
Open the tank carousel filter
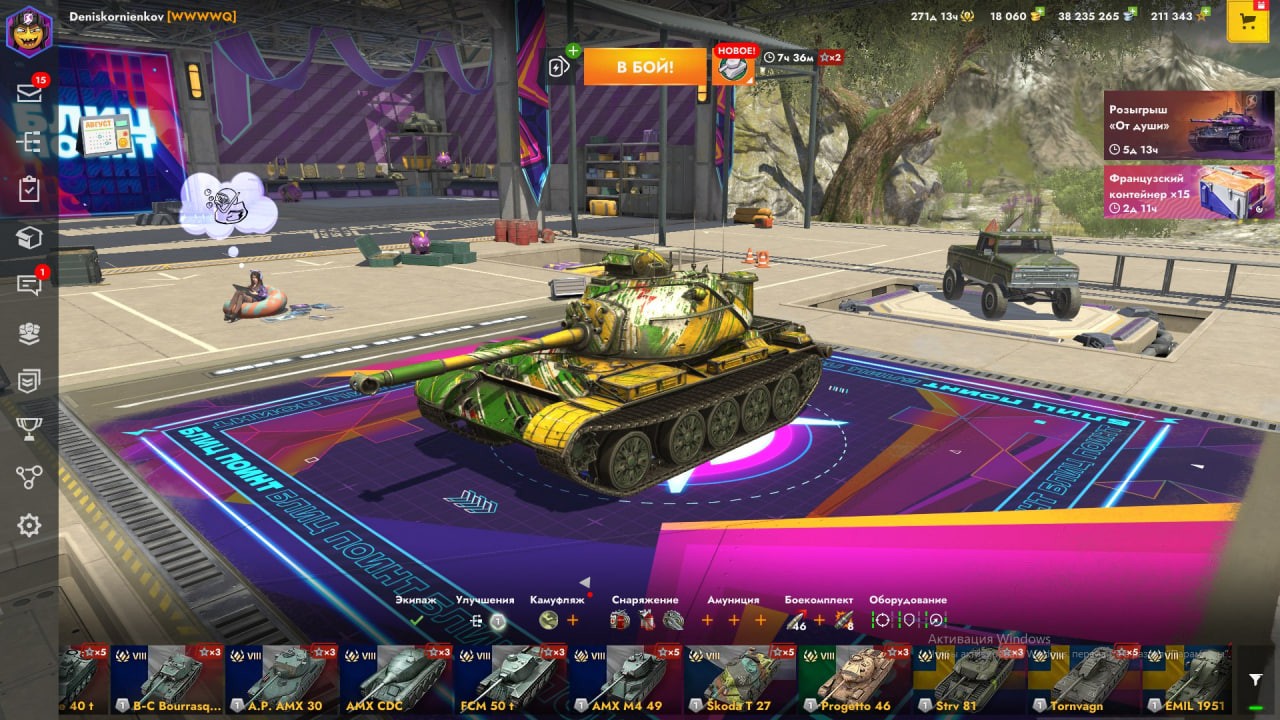tap(1255, 680)
